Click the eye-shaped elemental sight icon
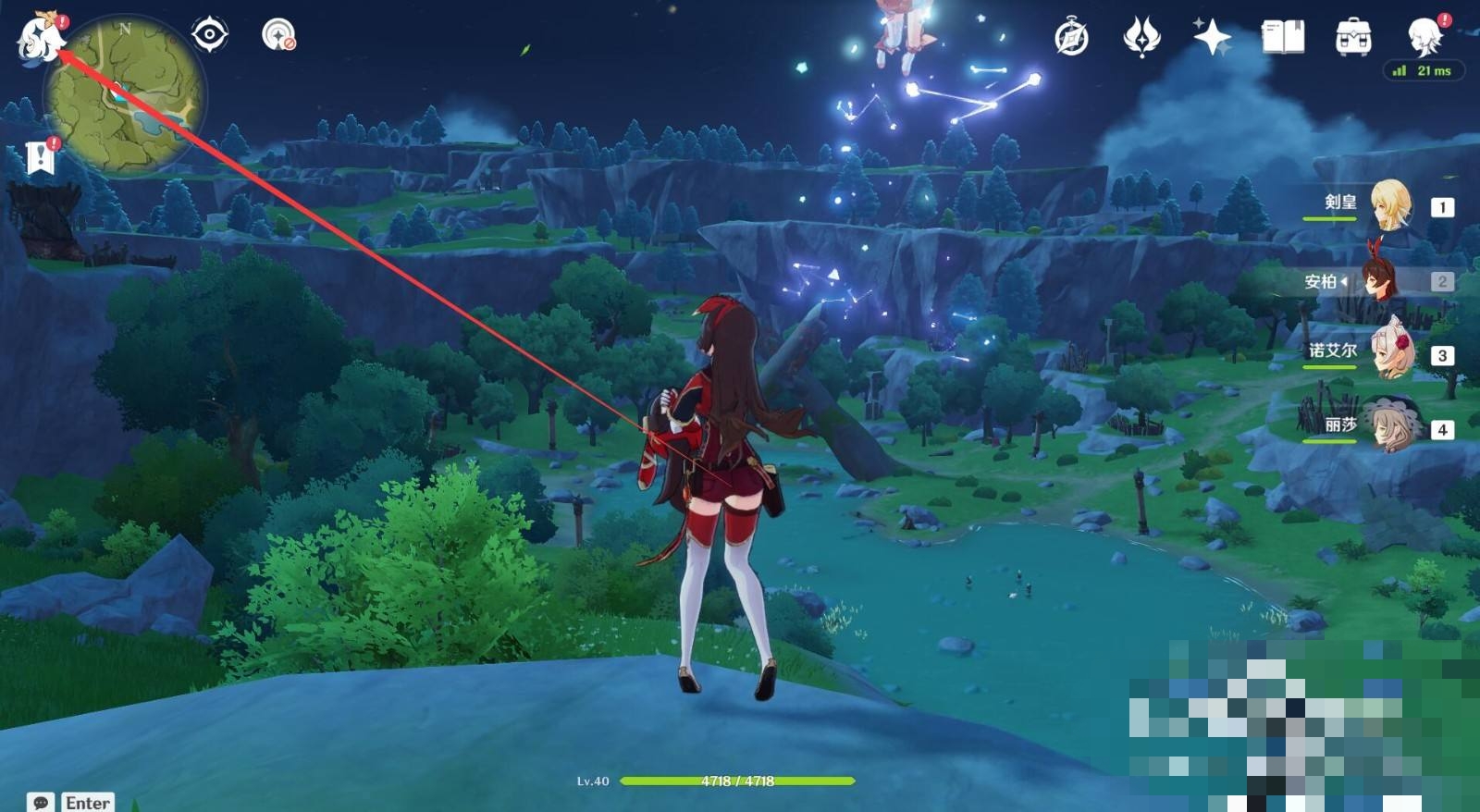 (210, 35)
